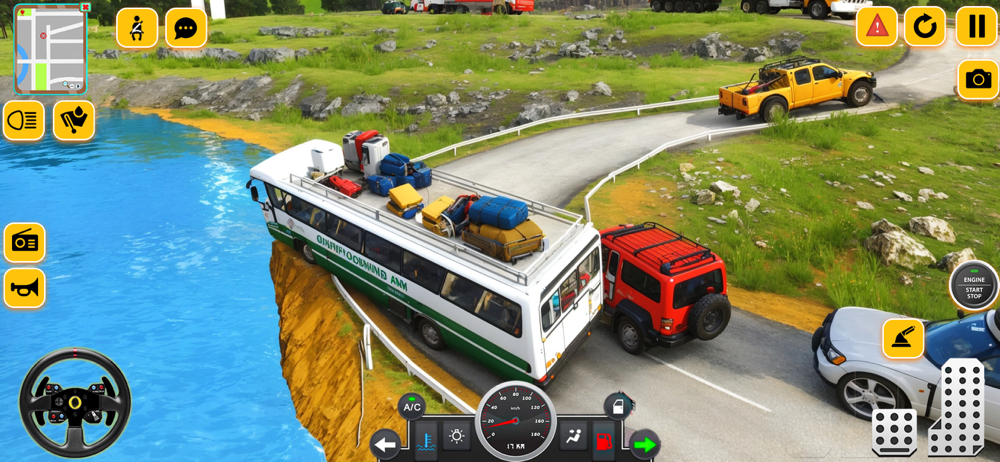This screenshot has height=462, width=1000.
Task: Open the minimap
Action: coord(50,50)
